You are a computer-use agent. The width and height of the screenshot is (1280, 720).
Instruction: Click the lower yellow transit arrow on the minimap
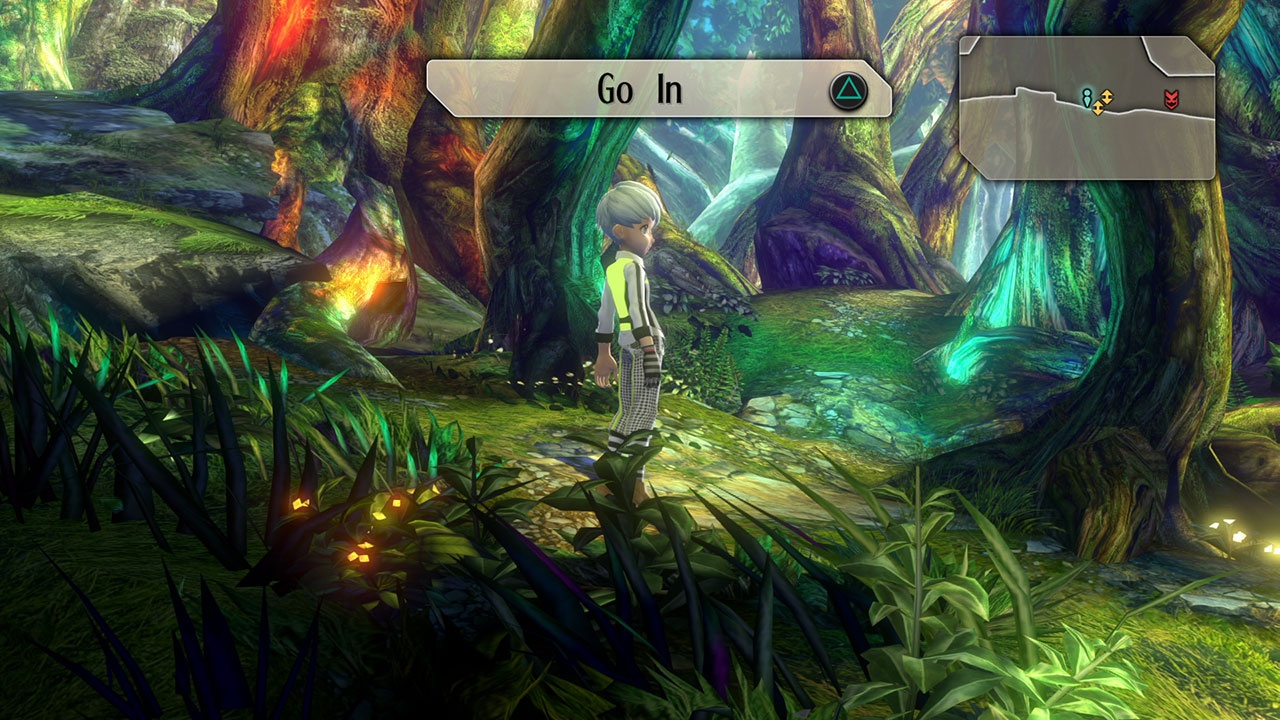click(1098, 109)
